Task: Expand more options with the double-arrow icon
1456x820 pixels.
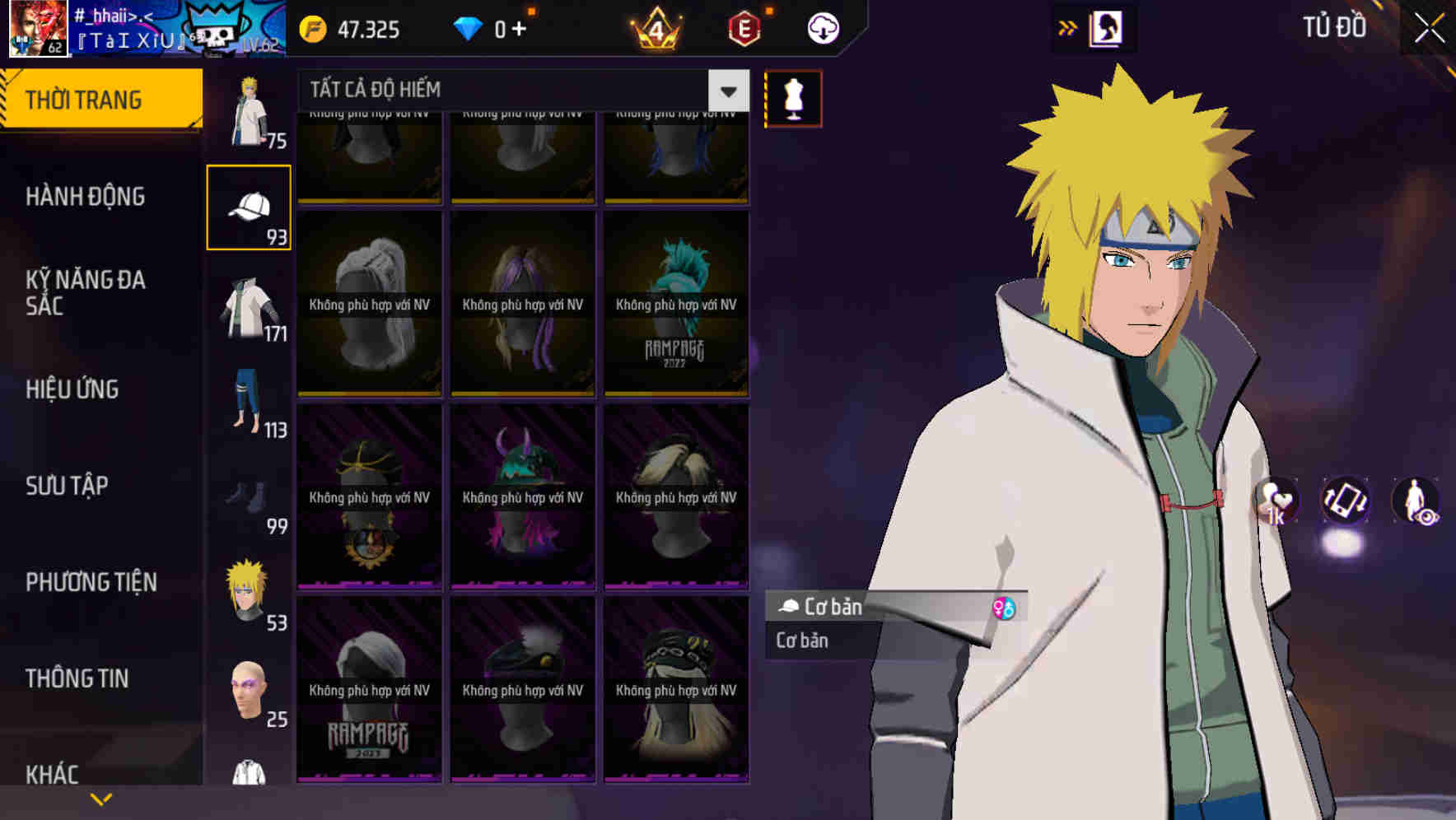Action: click(x=1068, y=27)
